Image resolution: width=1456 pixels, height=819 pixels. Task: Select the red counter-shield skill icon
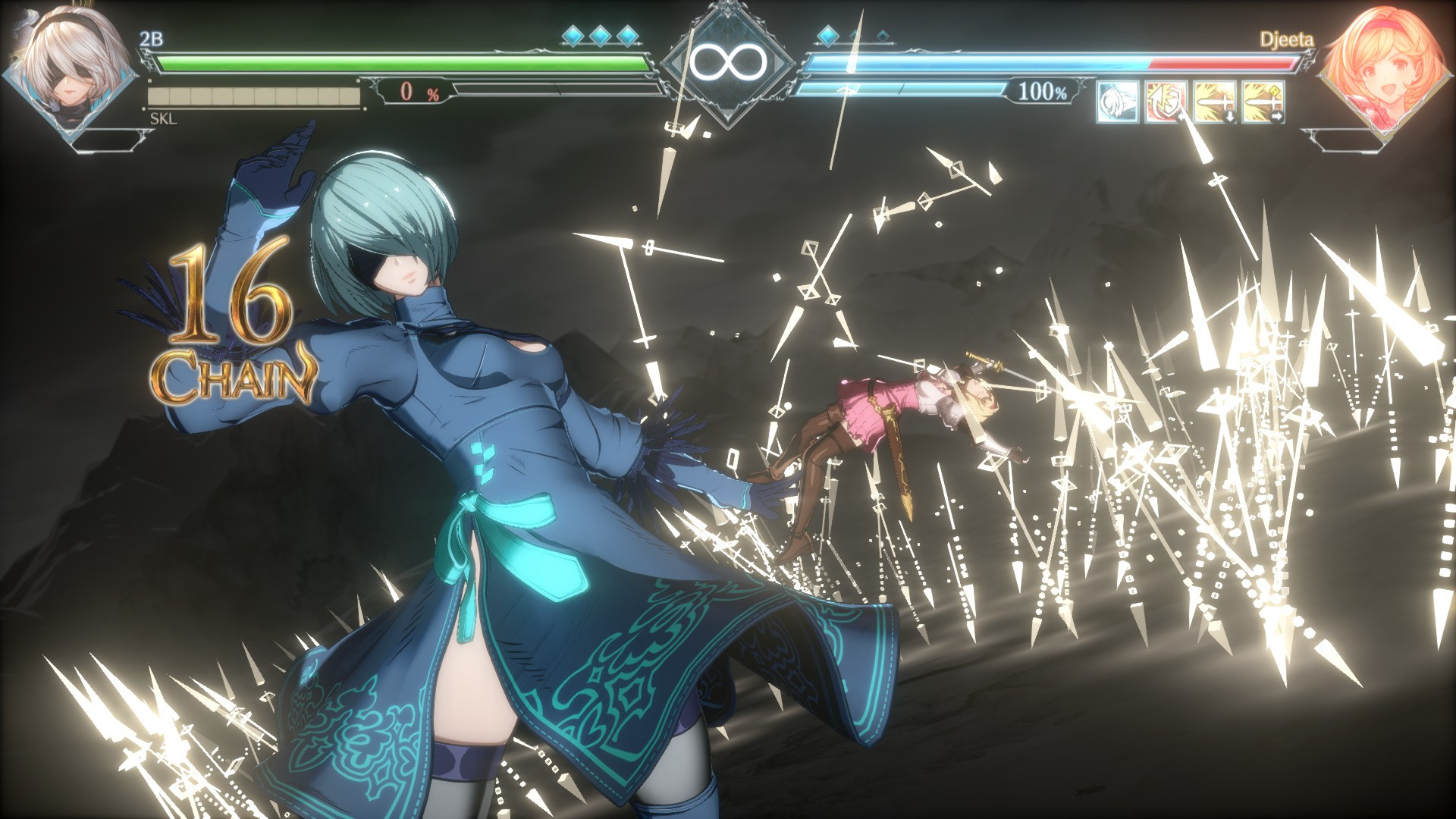1165,102
